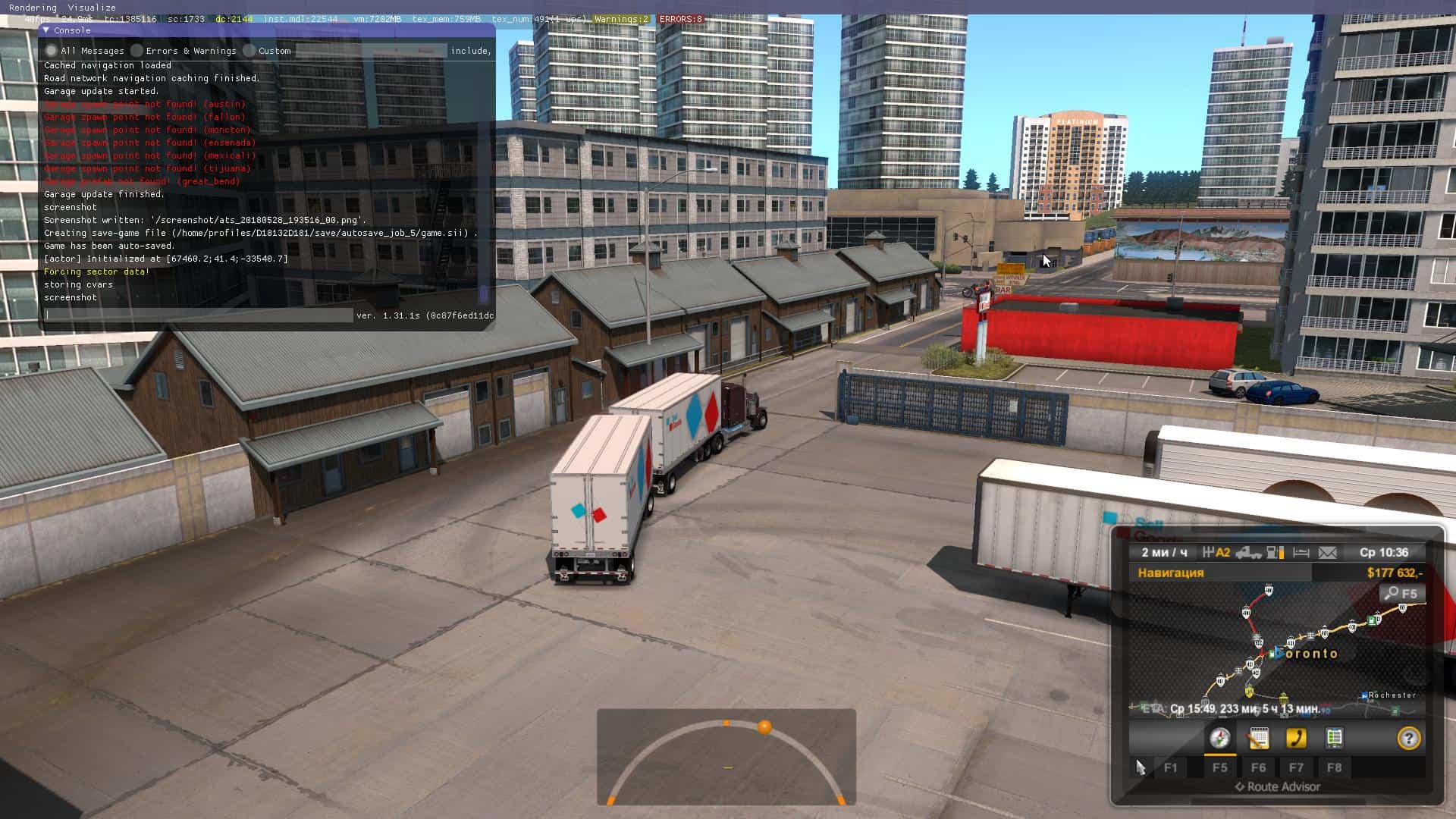Focus the console command input line
Image resolution: width=1456 pixels, height=819 pixels.
pos(199,315)
